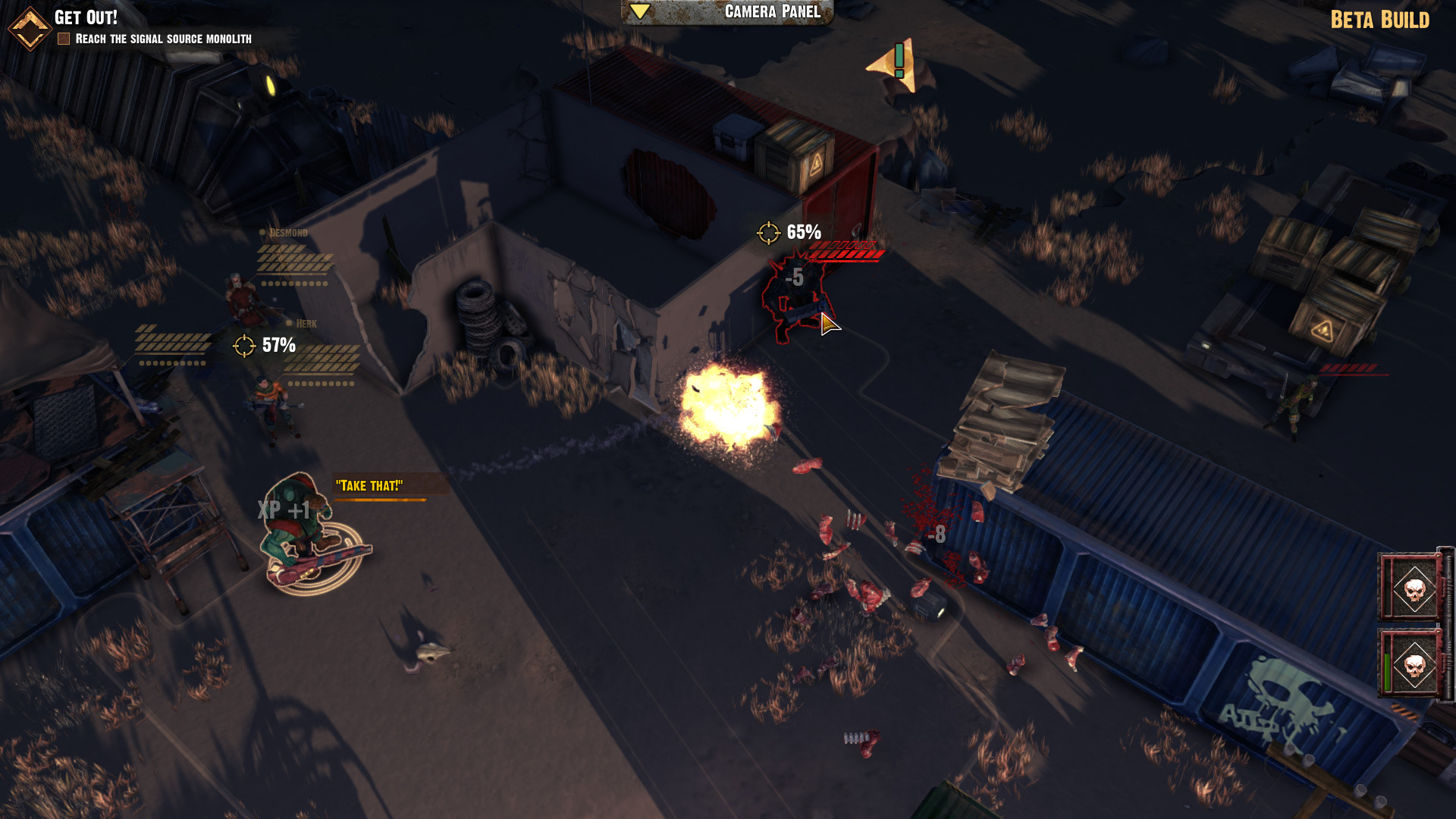Click the 65% crosshair targeting reticle
1456x819 pixels.
pos(768,233)
